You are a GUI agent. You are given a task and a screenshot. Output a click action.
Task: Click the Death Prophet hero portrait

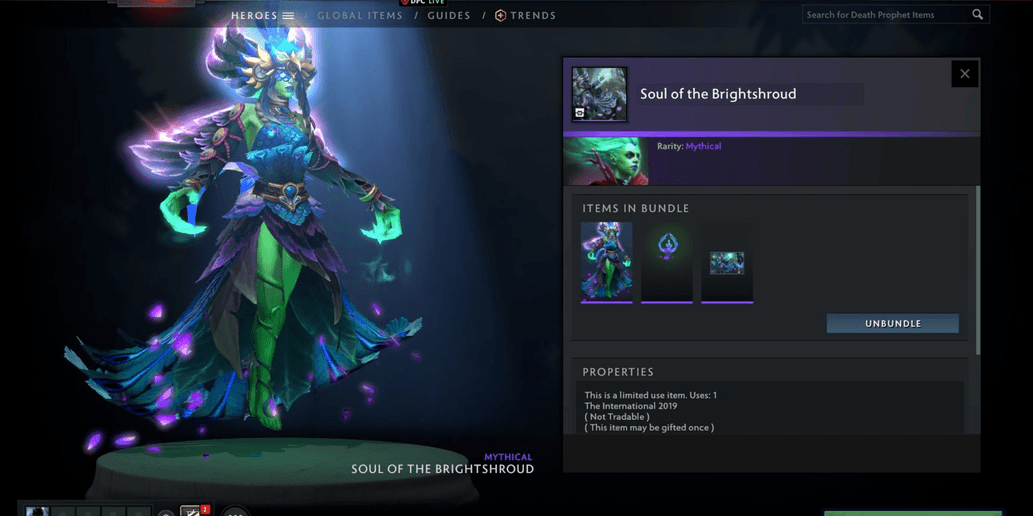point(606,161)
